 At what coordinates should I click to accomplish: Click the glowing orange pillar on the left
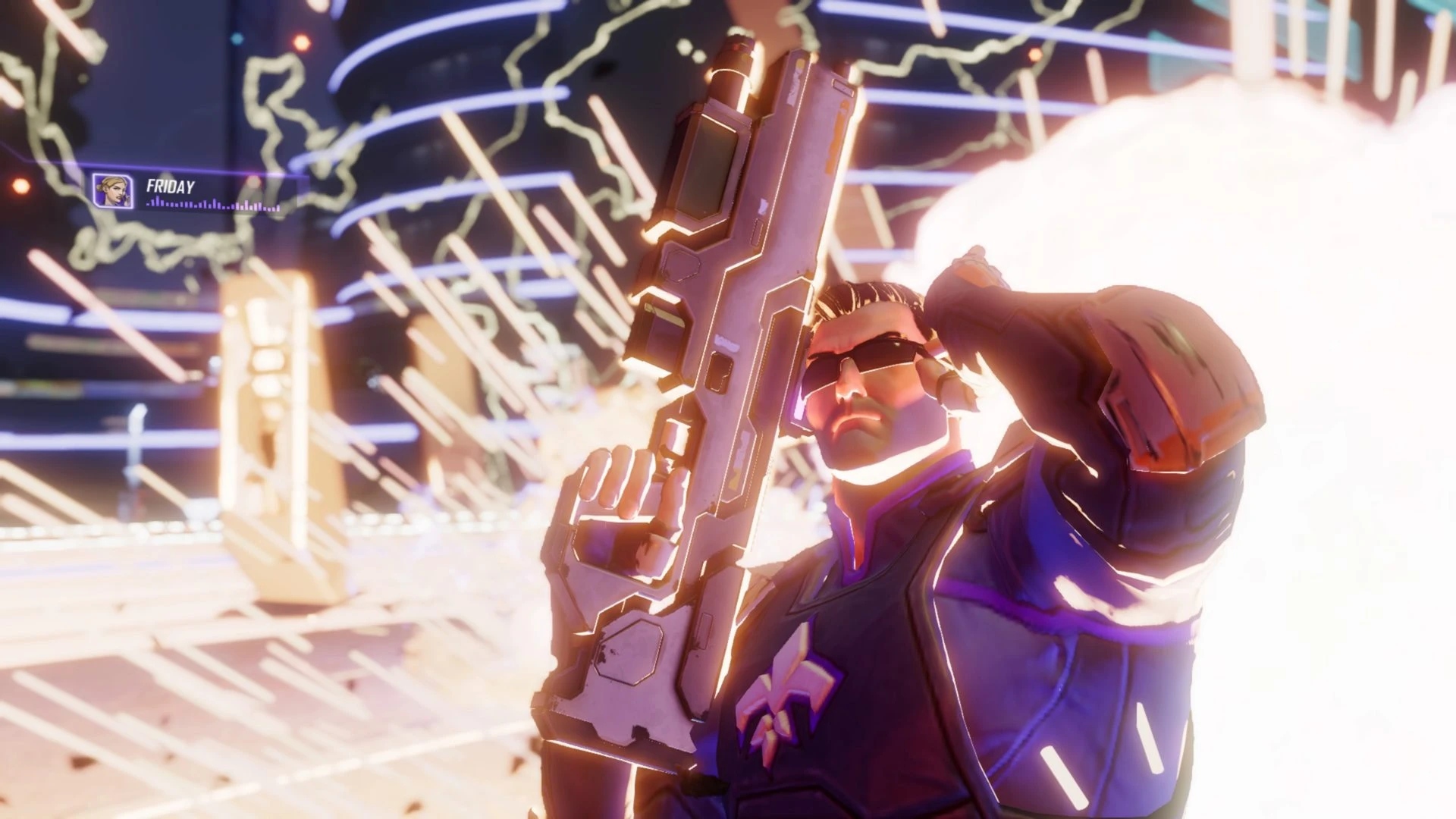point(258,425)
